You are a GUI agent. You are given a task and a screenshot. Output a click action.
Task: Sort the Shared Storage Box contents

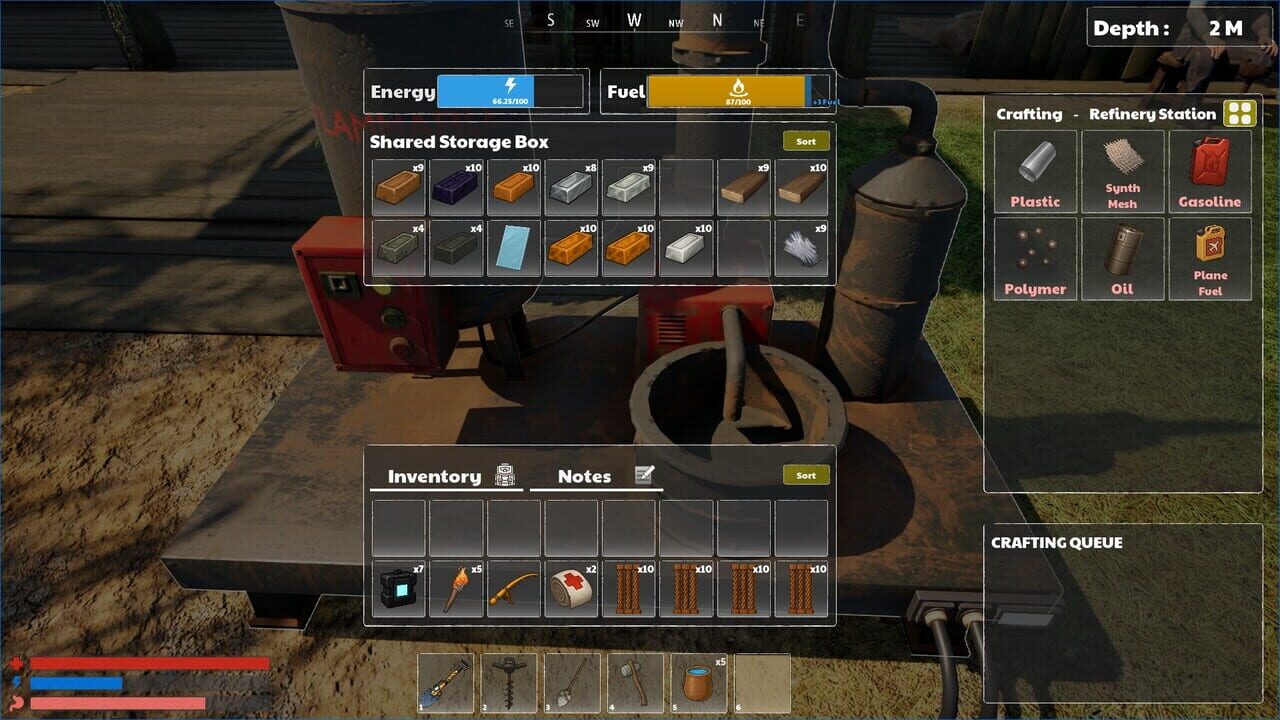point(805,140)
